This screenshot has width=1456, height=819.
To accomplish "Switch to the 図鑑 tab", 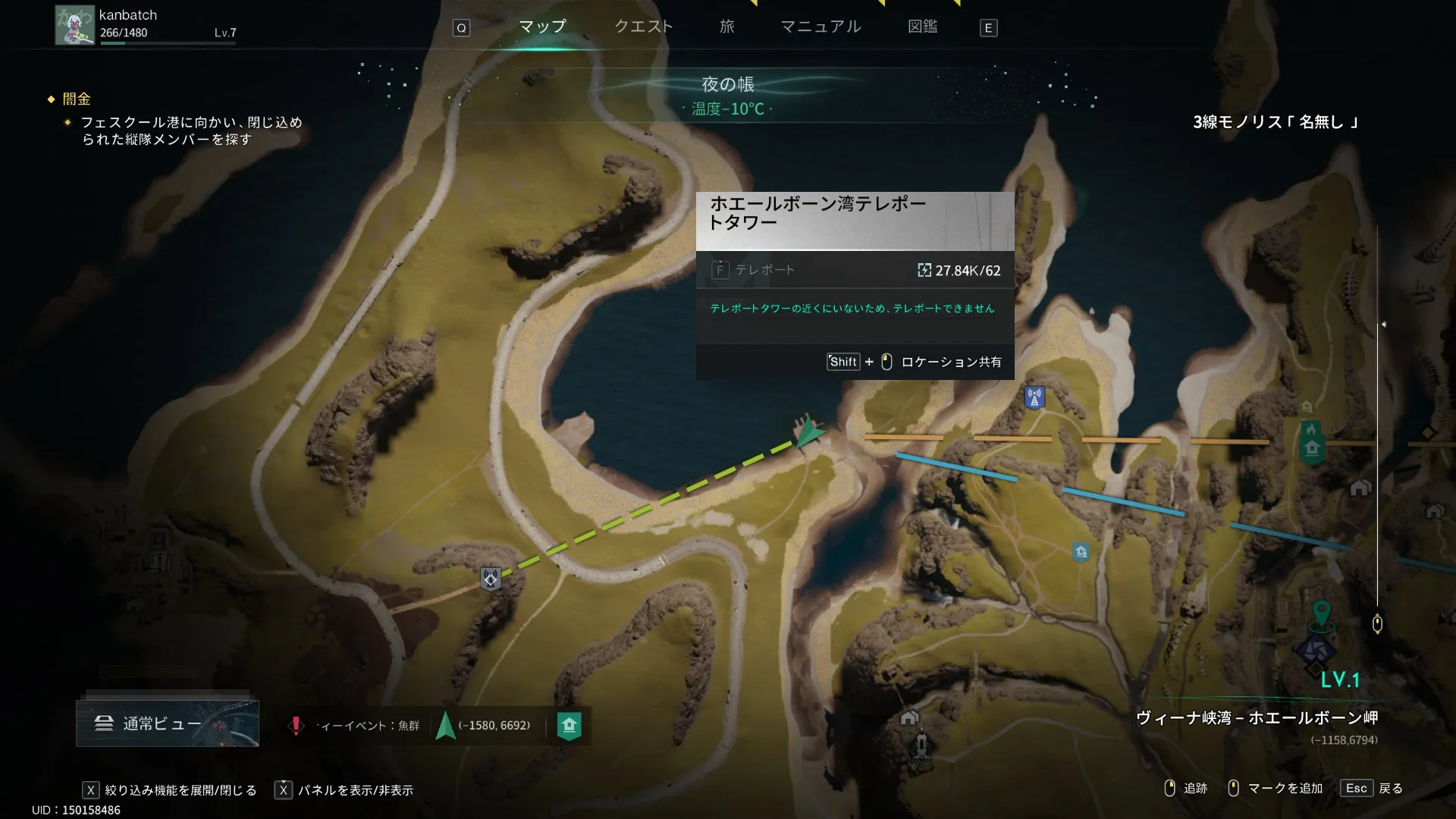I will coord(922,27).
